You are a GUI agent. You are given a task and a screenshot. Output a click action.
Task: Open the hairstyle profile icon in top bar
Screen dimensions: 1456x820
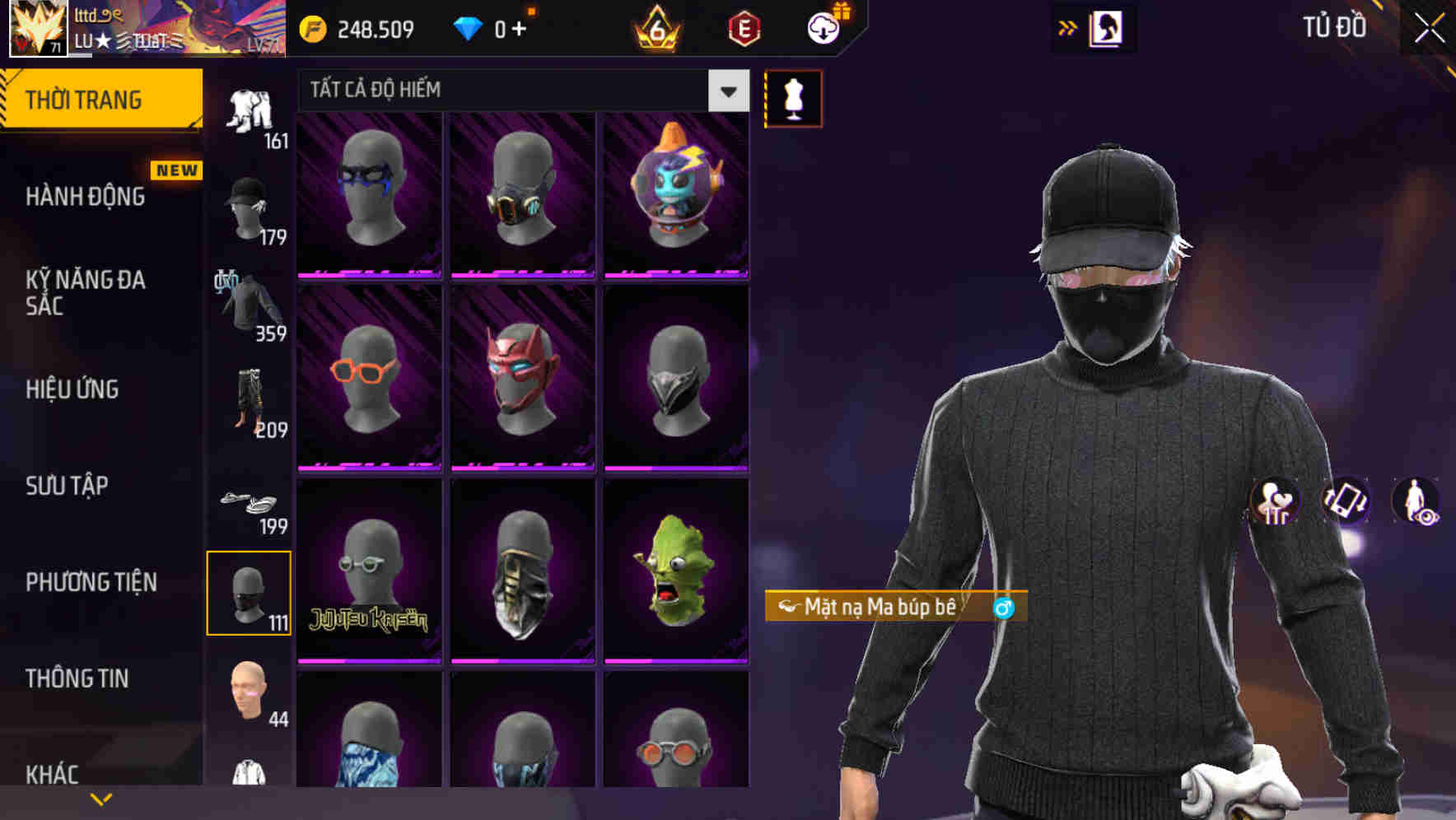tap(1108, 27)
